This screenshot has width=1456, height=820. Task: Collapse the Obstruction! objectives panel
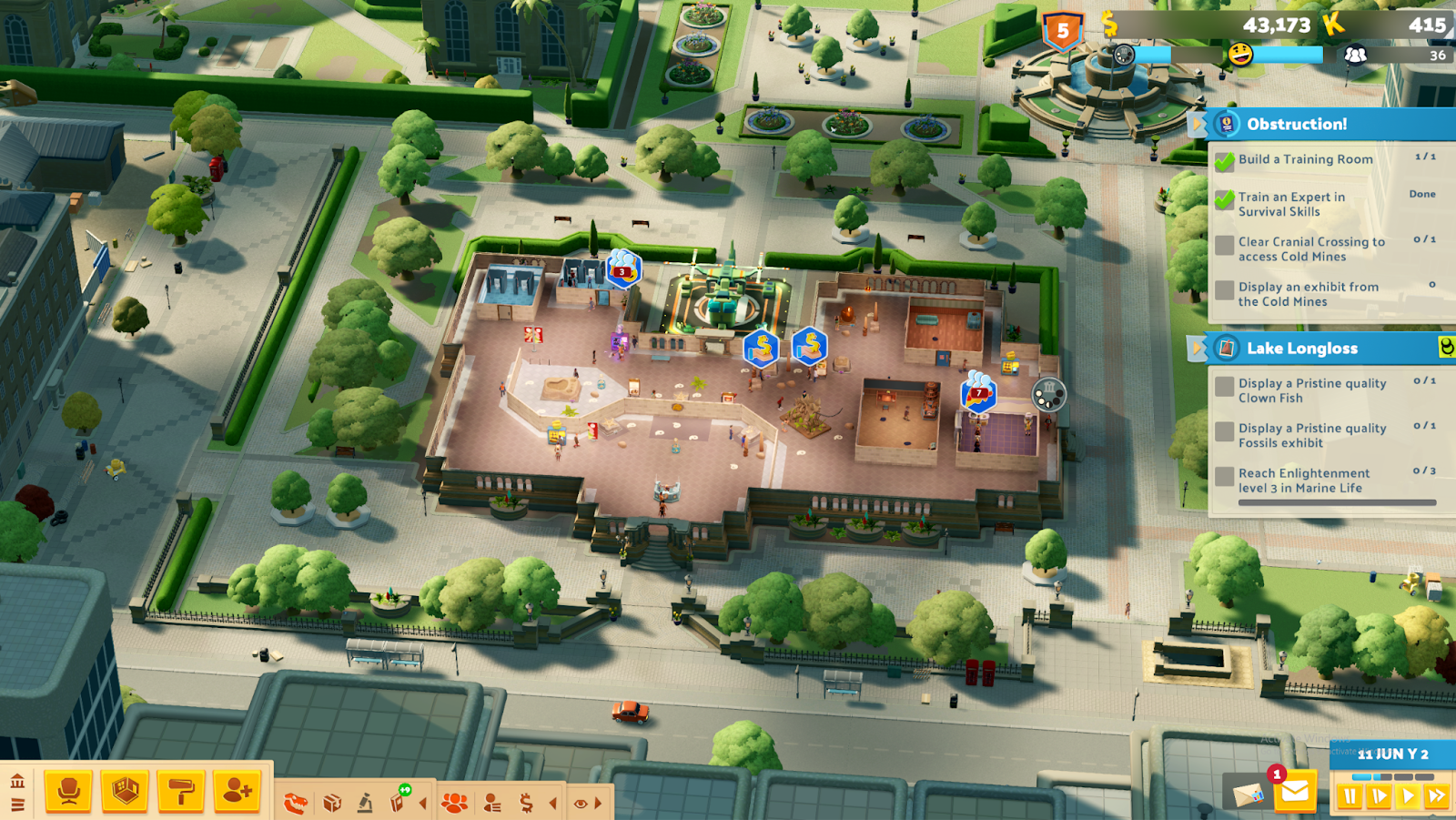point(1197,124)
